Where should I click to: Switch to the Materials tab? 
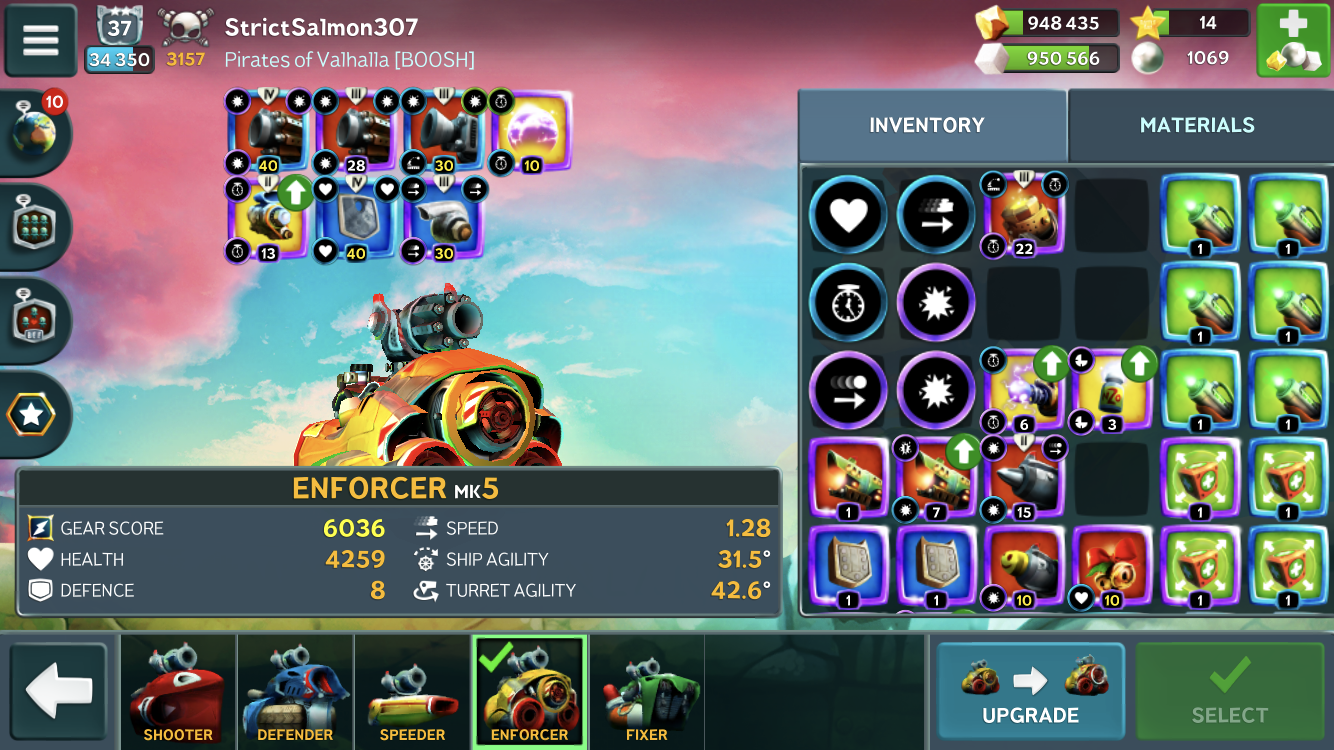(x=1196, y=125)
